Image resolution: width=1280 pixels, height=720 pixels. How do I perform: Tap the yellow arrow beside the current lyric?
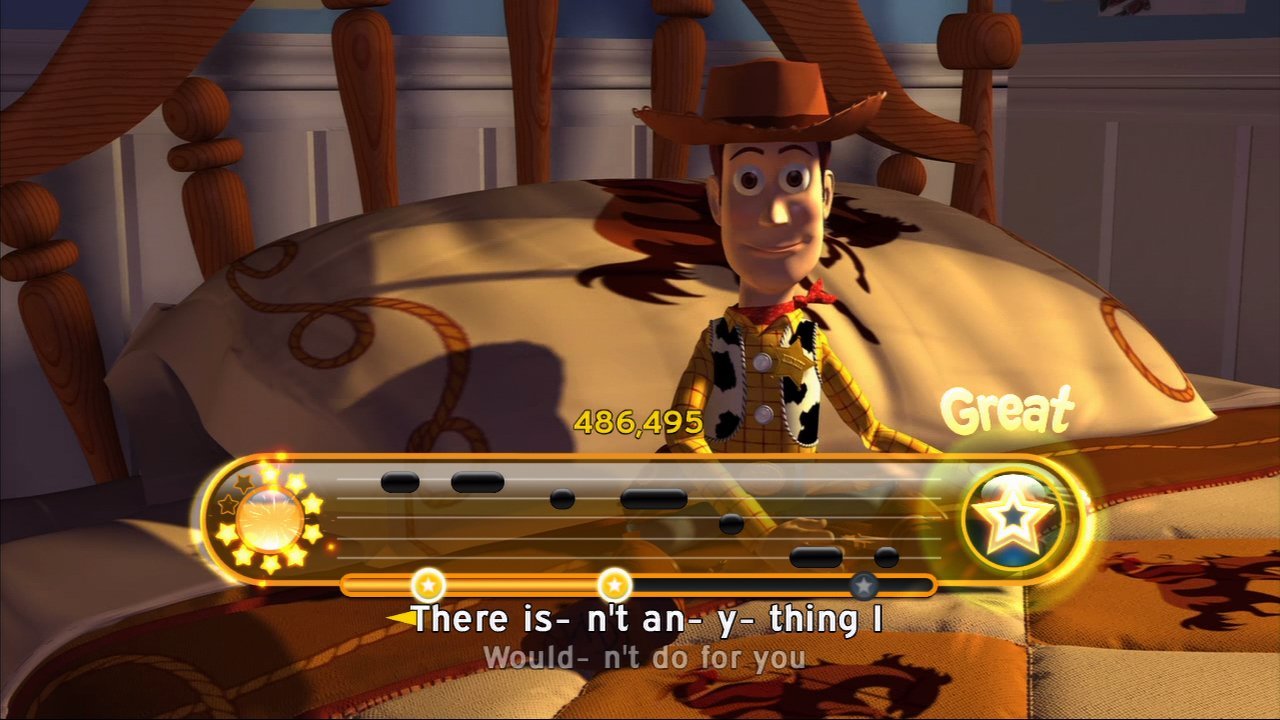404,620
